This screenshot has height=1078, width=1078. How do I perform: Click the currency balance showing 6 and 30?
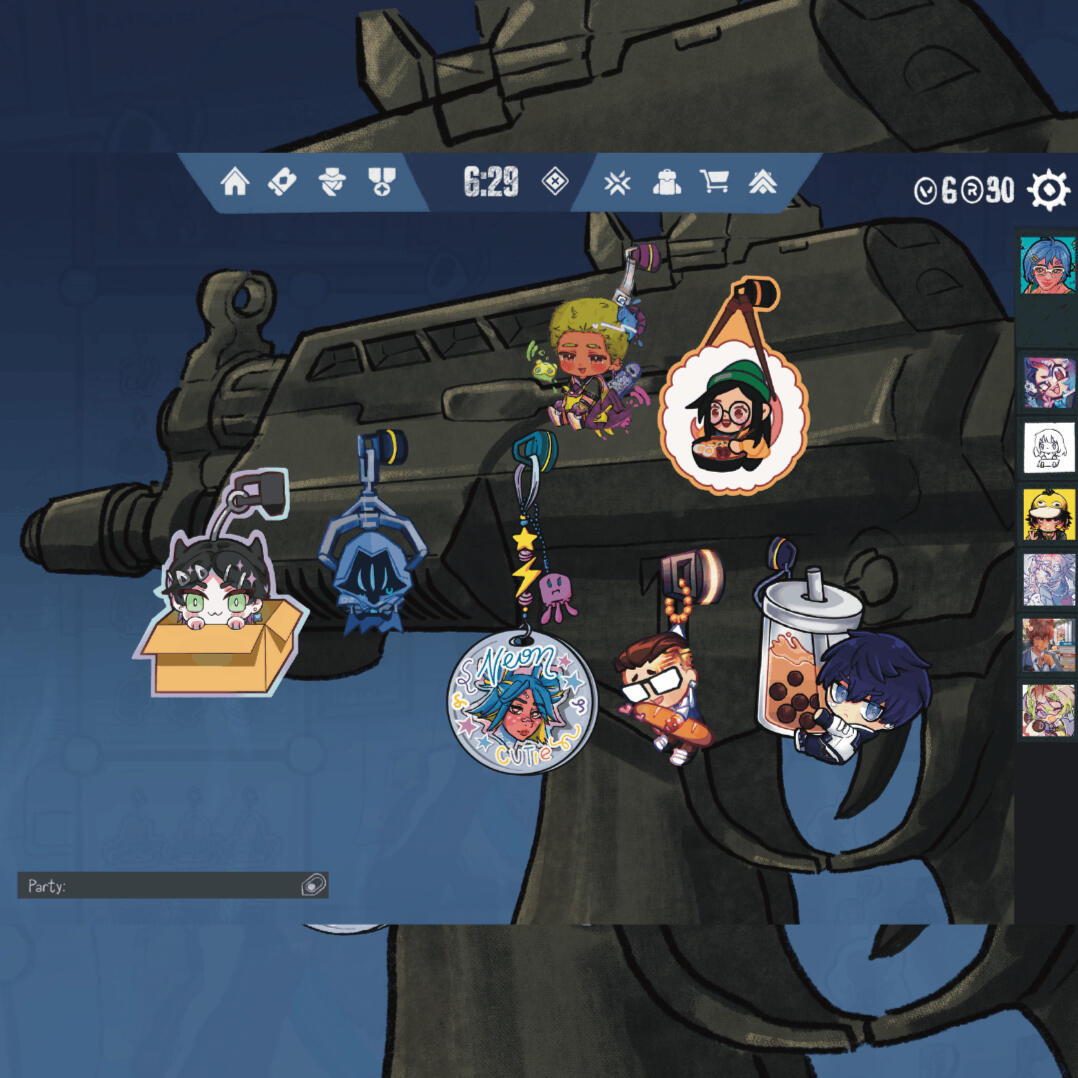click(964, 190)
